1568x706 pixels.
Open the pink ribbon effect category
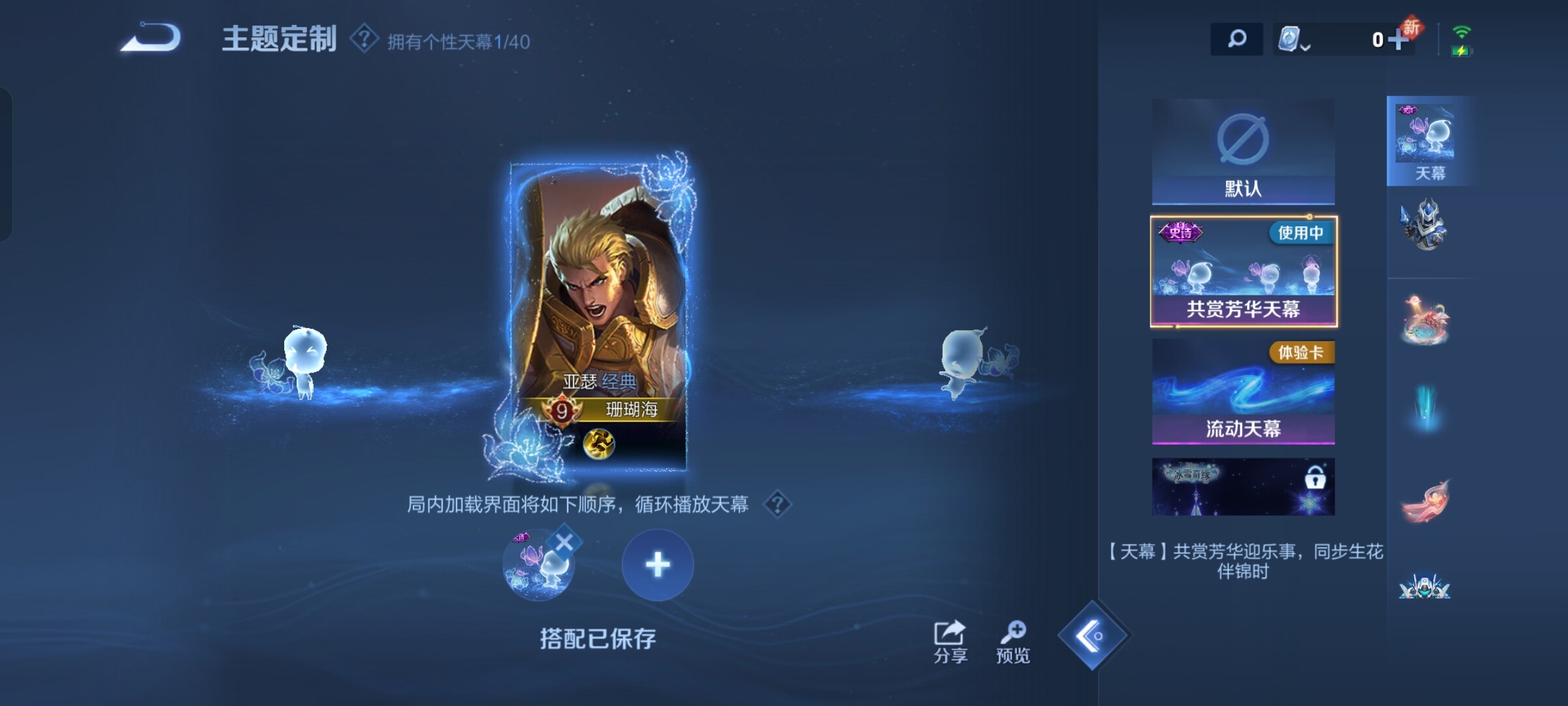(1424, 500)
